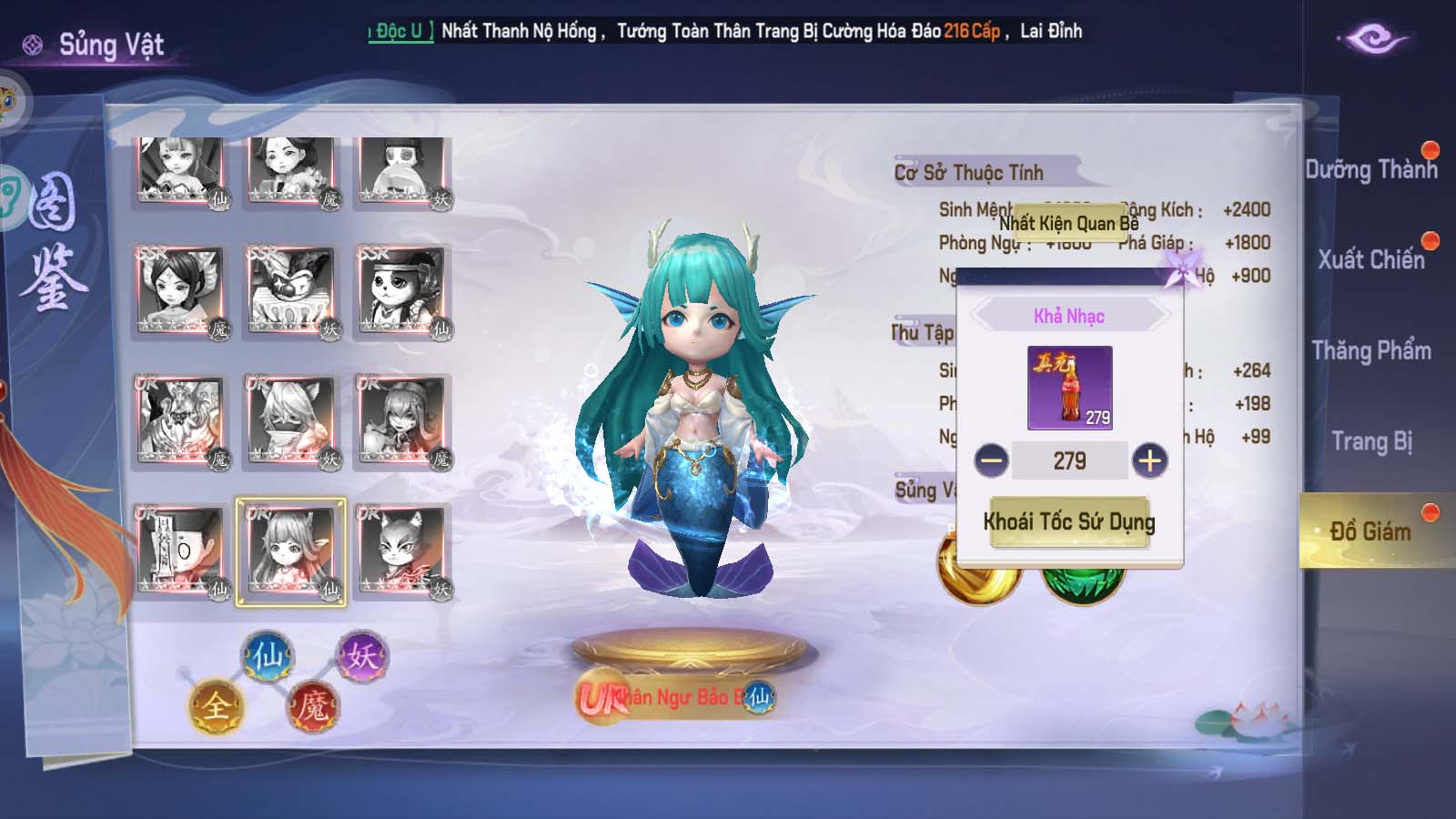Filter pets by the red 魔 faction
This screenshot has height=819, width=1456.
(x=313, y=706)
